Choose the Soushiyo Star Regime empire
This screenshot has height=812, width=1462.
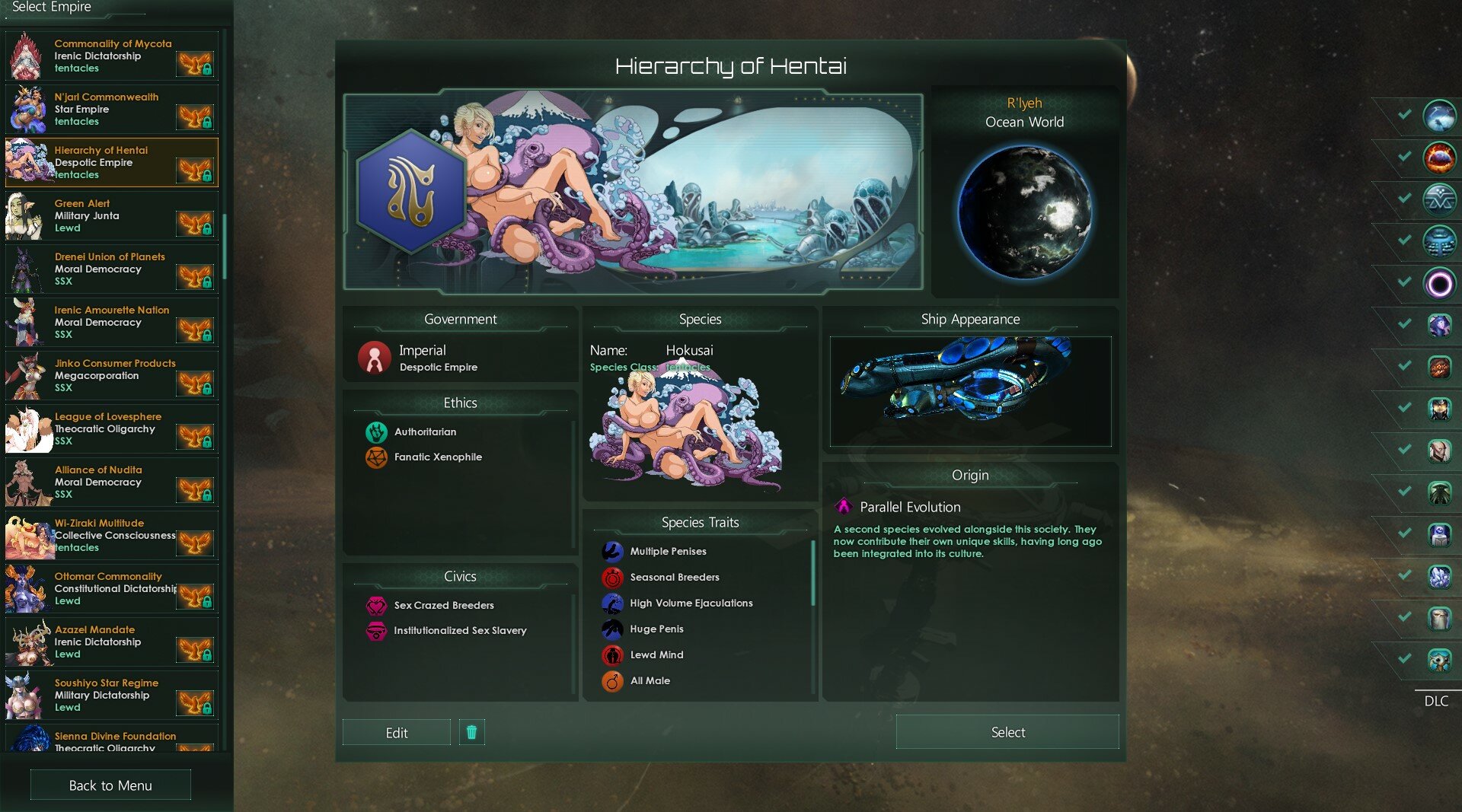click(x=111, y=696)
